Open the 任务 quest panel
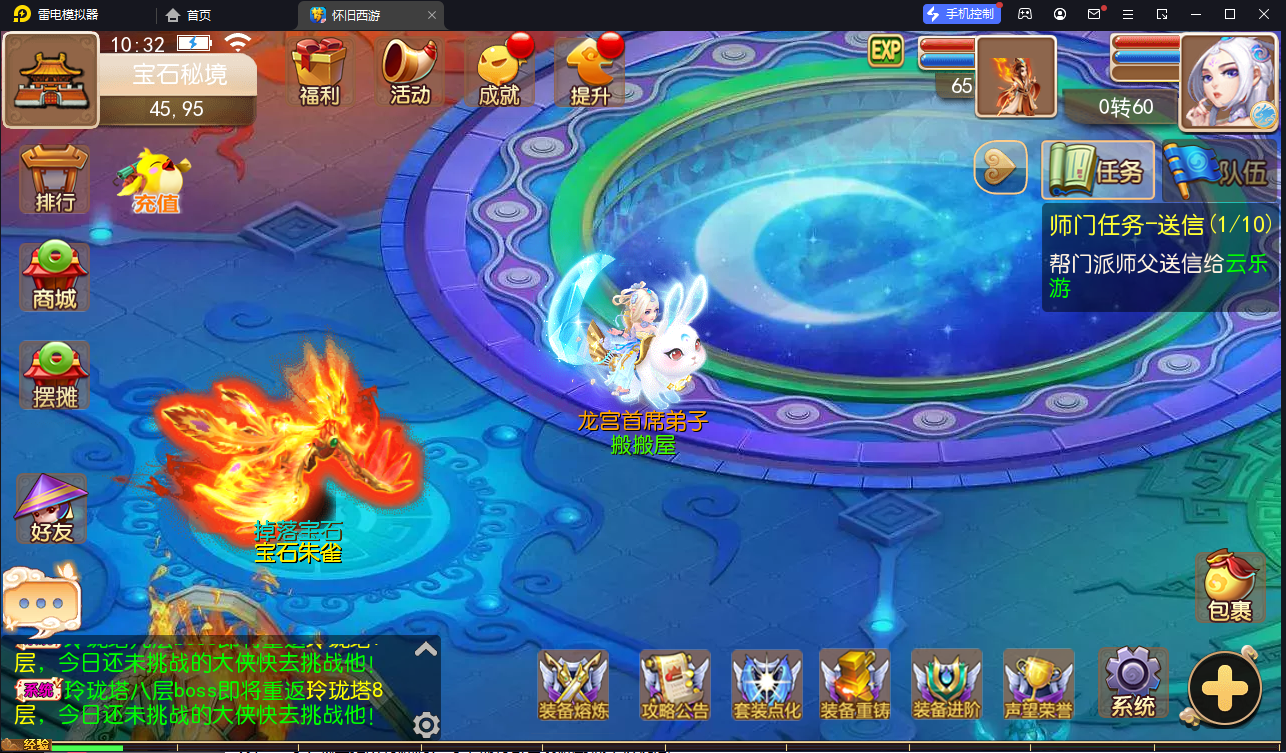This screenshot has height=753, width=1286. pos(1097,169)
